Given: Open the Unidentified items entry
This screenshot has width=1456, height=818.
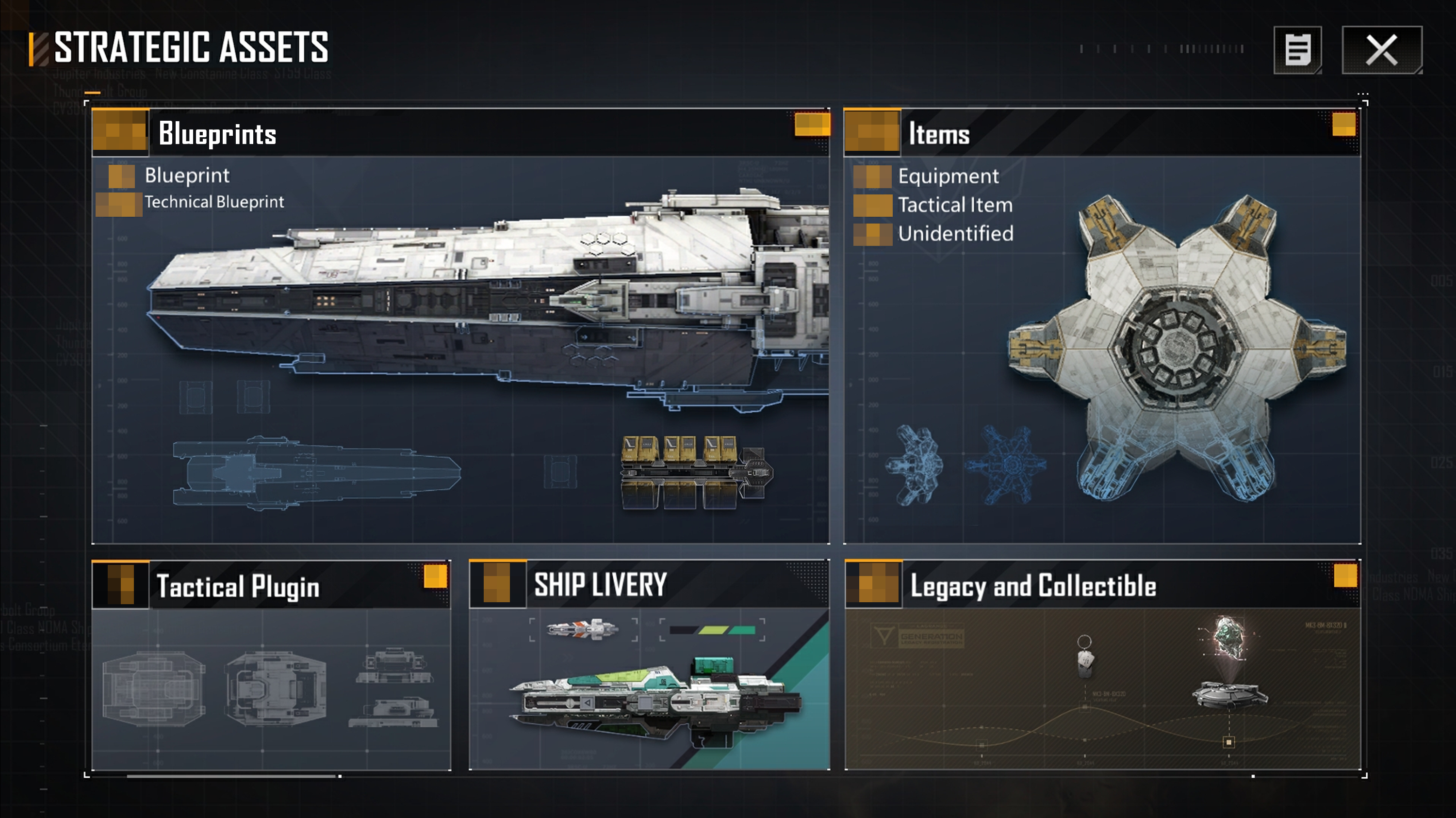Looking at the screenshot, I should [x=955, y=234].
